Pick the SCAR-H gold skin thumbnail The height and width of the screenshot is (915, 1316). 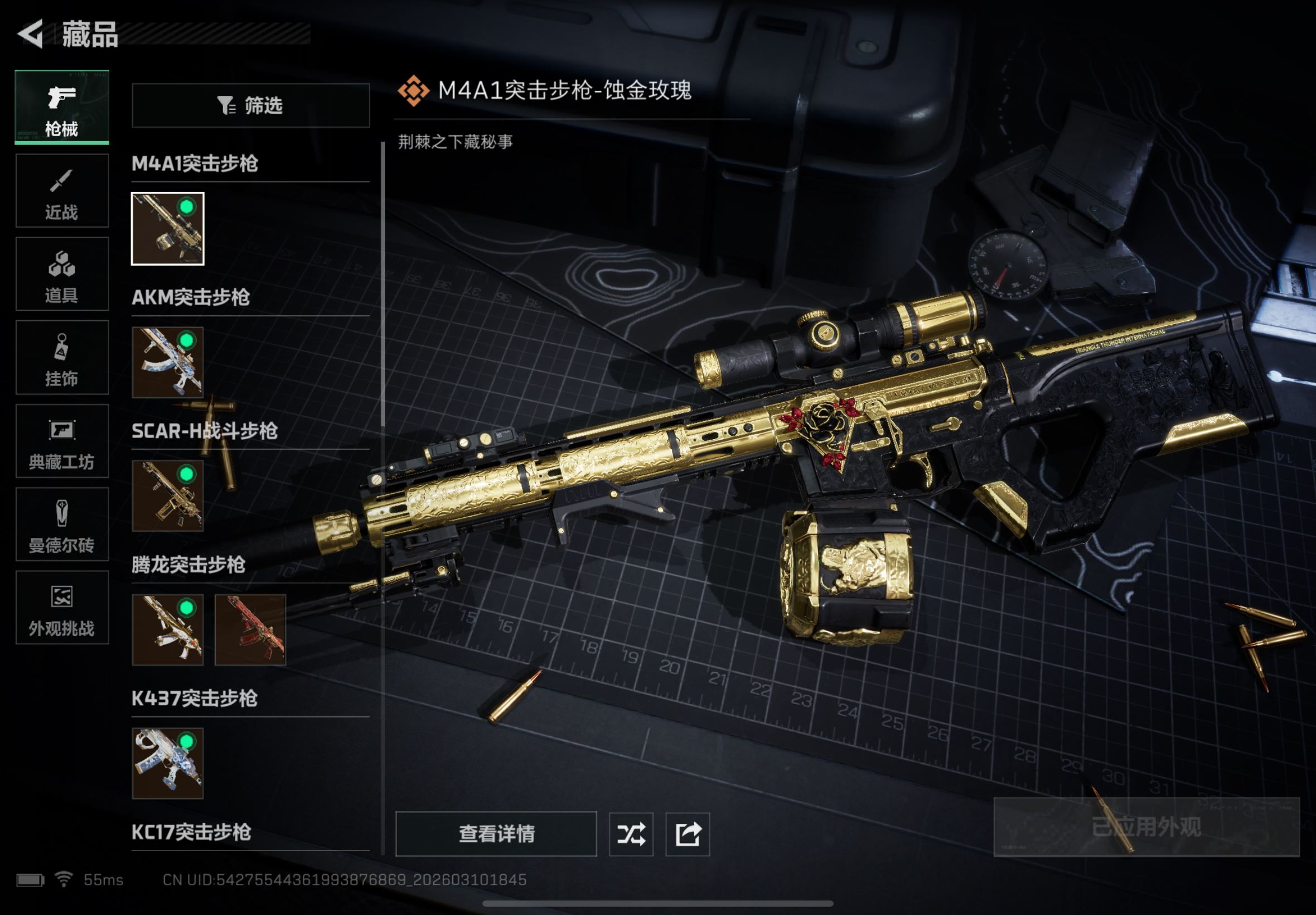tap(167, 496)
